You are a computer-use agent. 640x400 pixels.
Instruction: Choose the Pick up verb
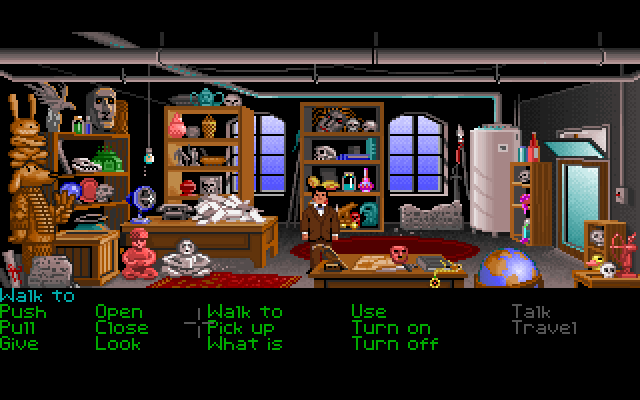(241, 328)
